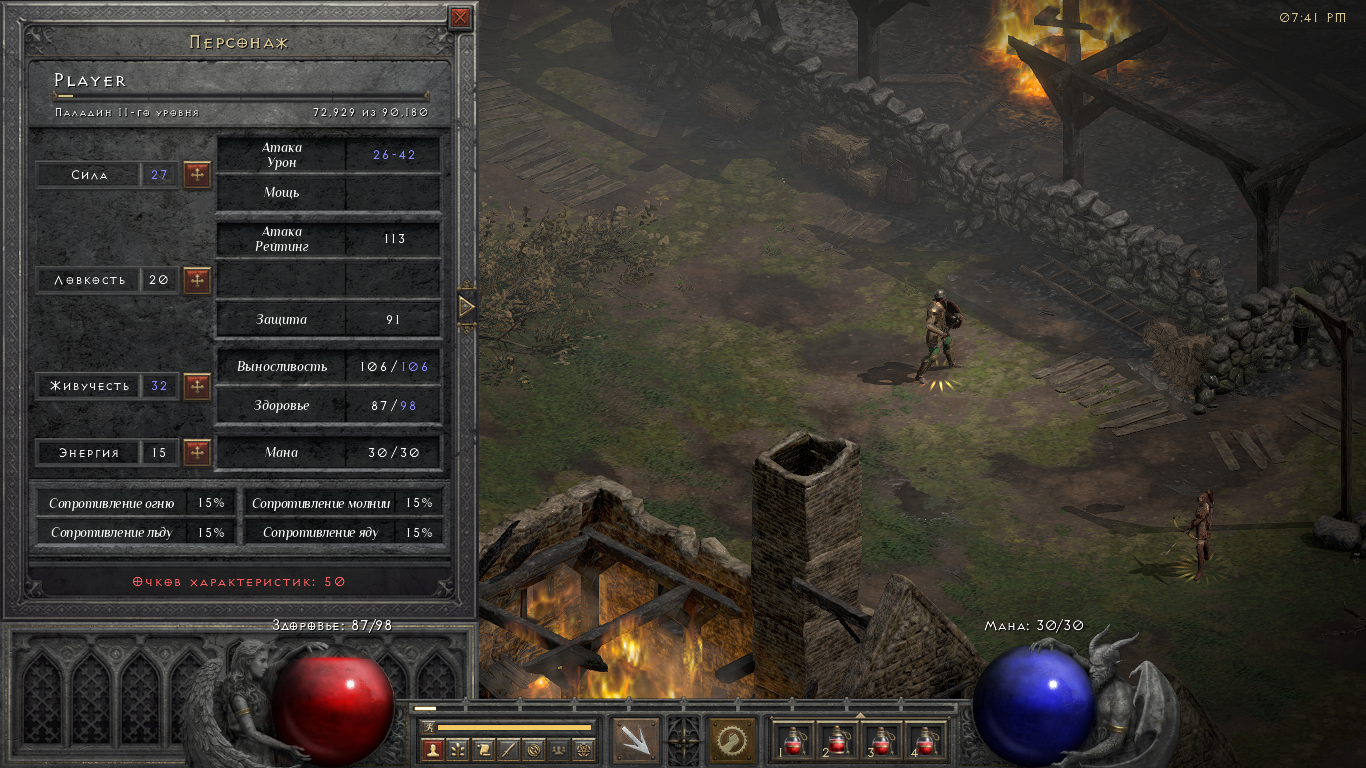Increase the Энергия attribute
This screenshot has width=1366, height=768.
(197, 453)
